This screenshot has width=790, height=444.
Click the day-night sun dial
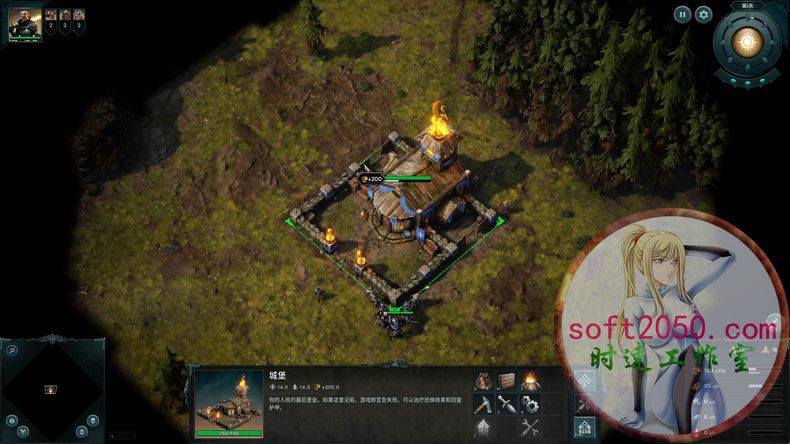pyautogui.click(x=745, y=42)
